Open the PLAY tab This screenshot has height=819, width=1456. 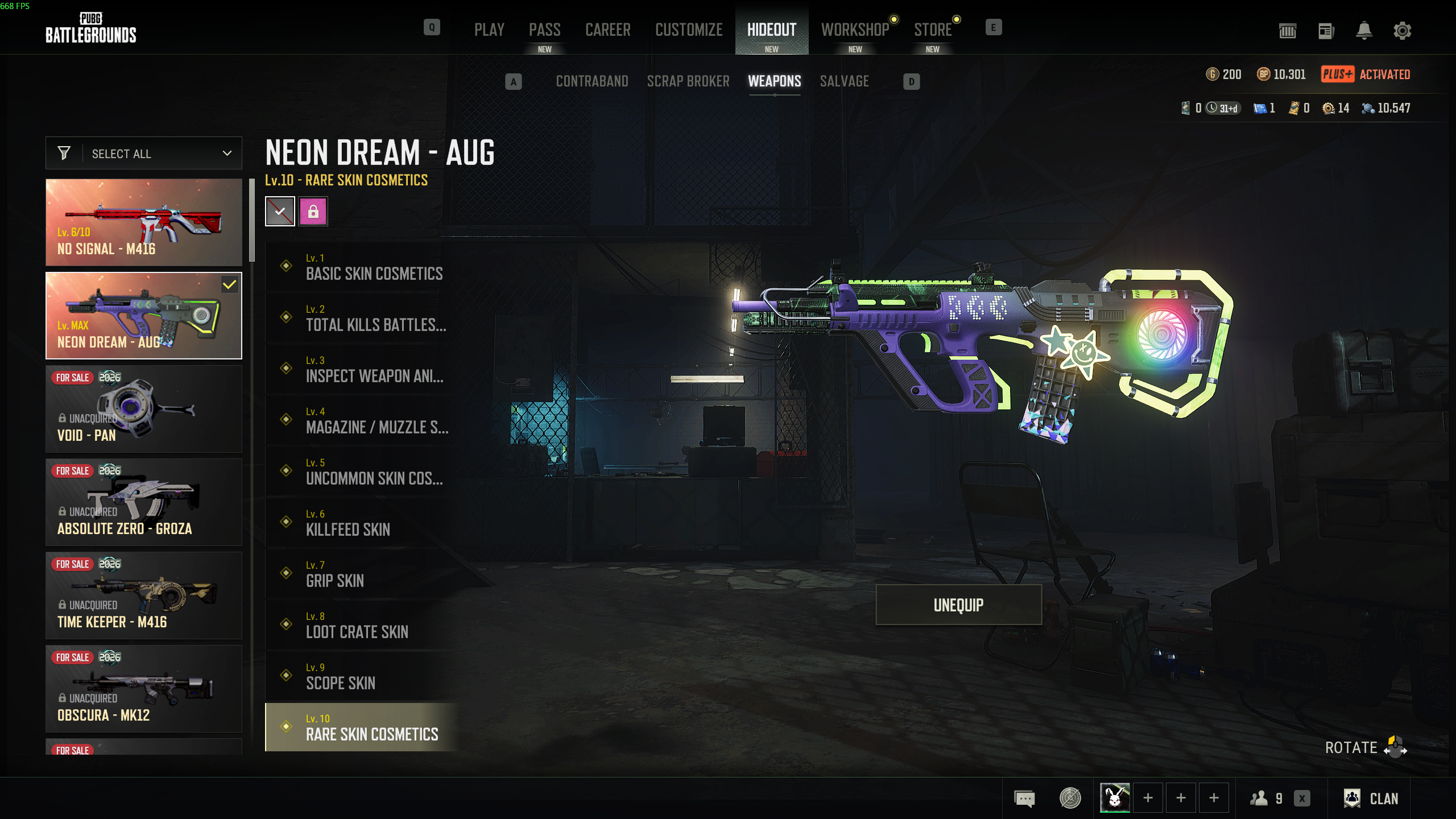pos(489,30)
